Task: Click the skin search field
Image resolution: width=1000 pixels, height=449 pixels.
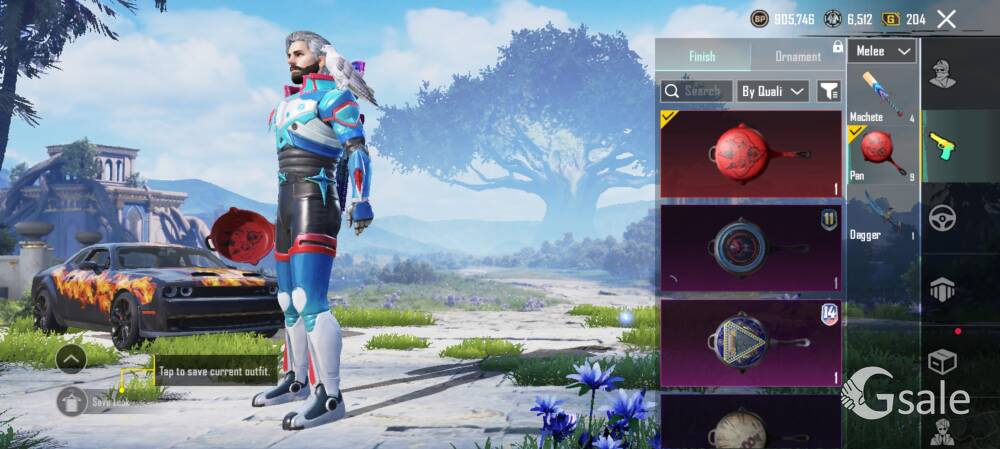Action: point(696,91)
